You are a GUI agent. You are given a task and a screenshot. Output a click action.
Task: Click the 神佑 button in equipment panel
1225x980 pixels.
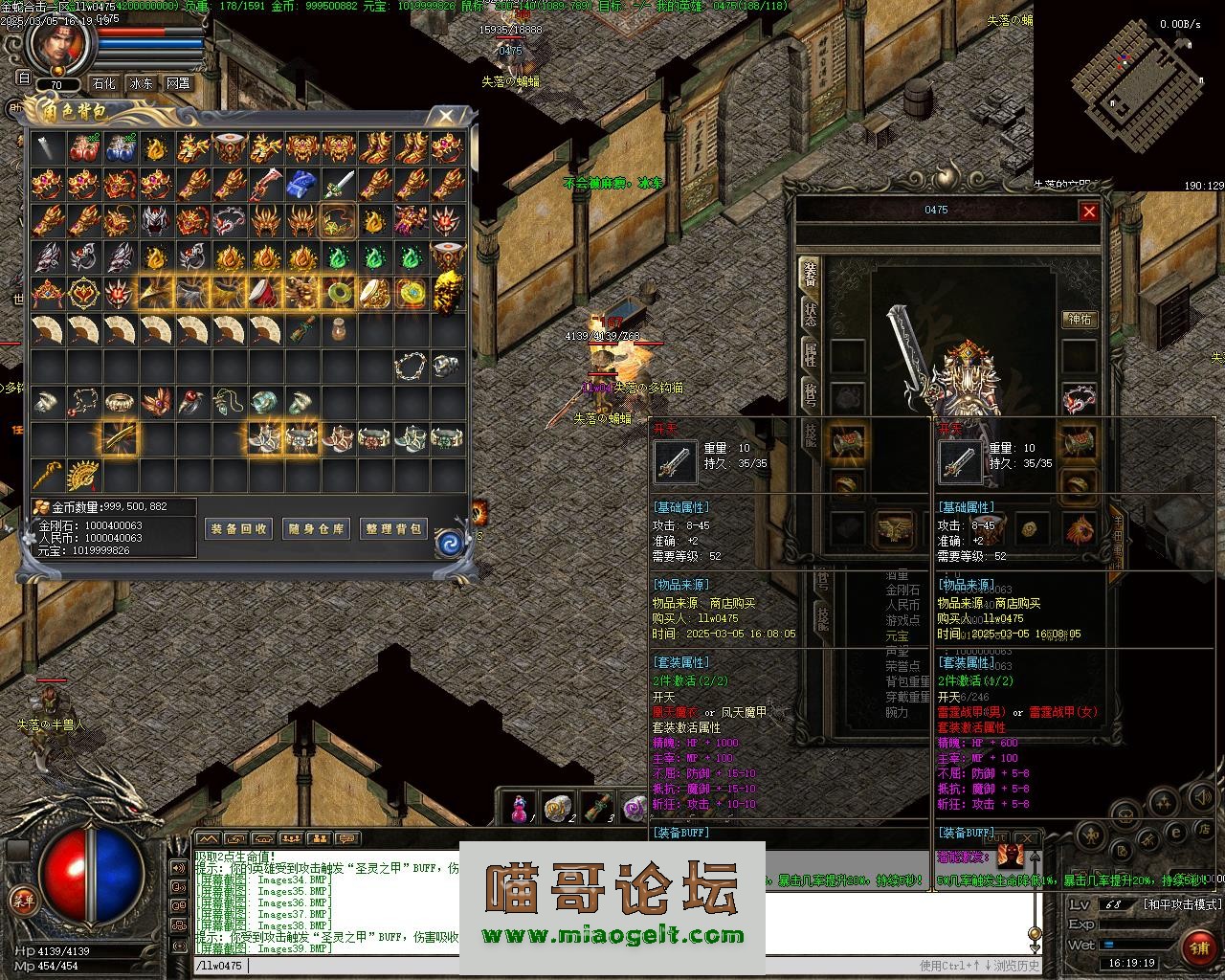[x=1080, y=319]
